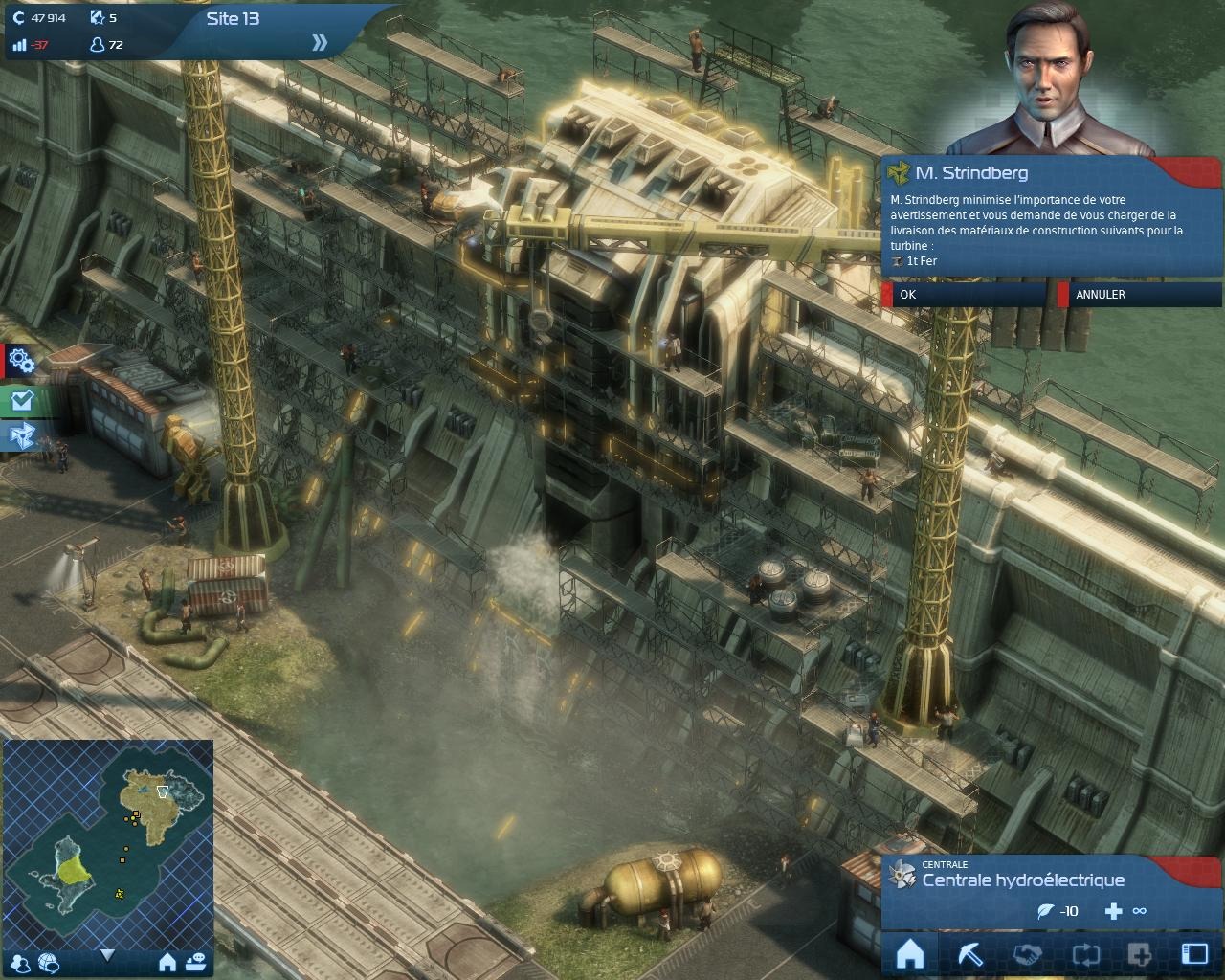Open the house build menu tab
Screen dimensions: 1225x980
click(x=910, y=954)
